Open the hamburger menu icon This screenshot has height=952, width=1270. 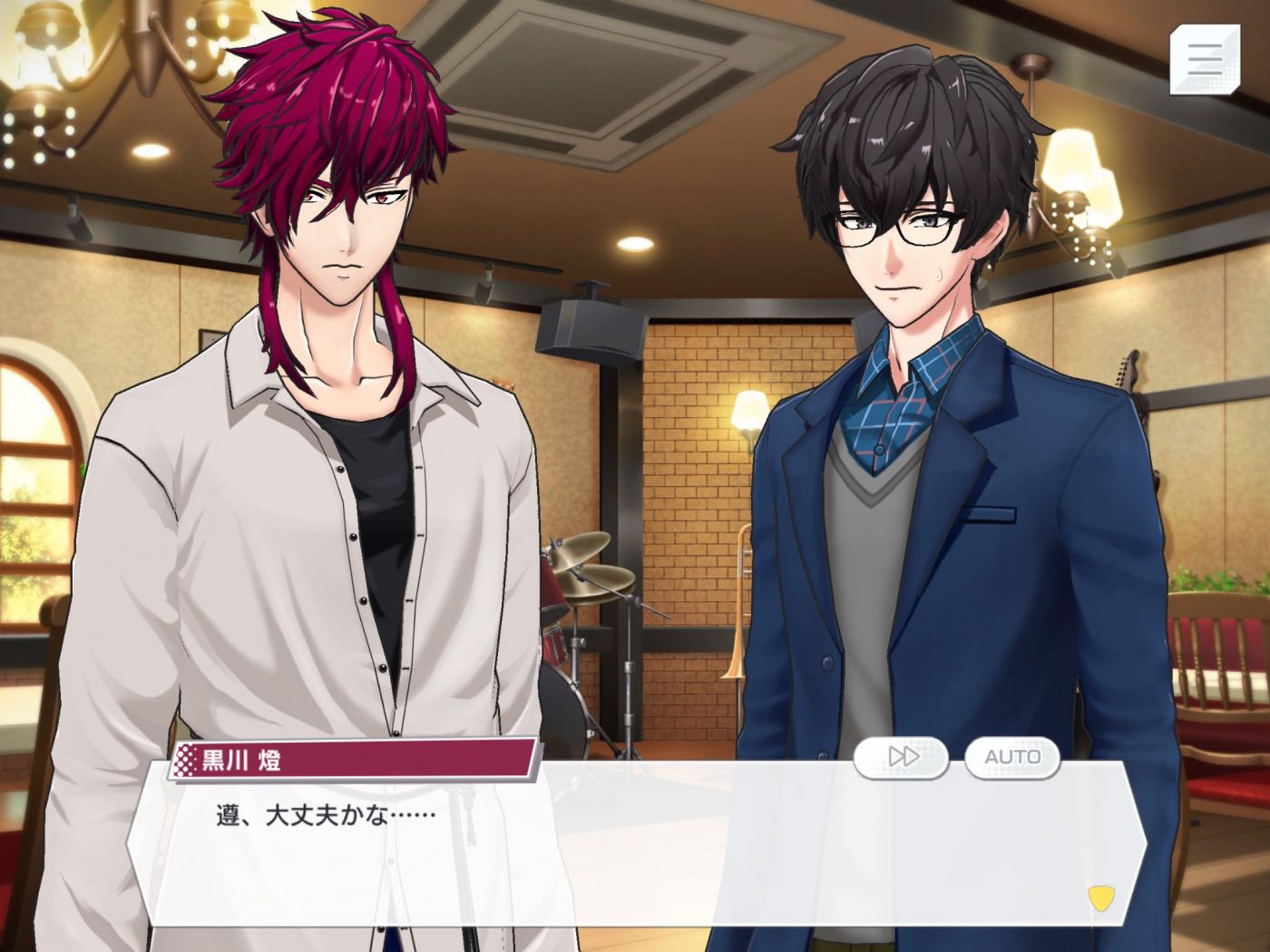[1204, 59]
